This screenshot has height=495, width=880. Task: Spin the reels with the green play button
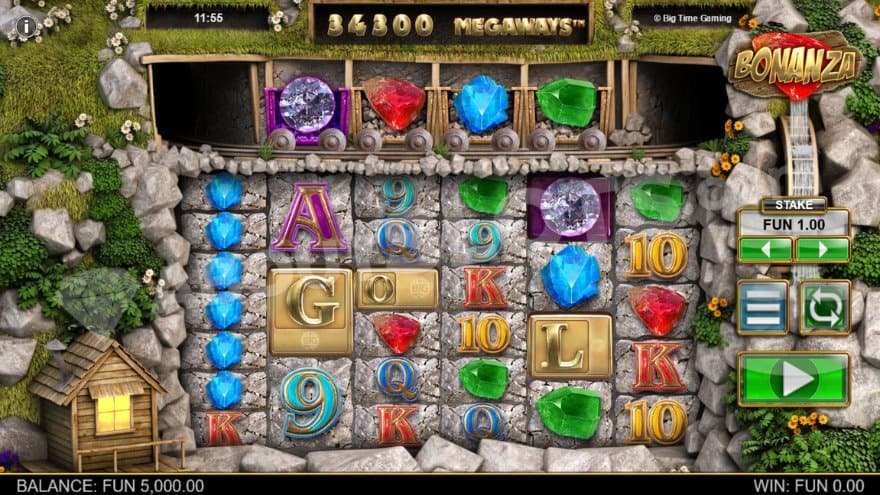[x=793, y=379]
